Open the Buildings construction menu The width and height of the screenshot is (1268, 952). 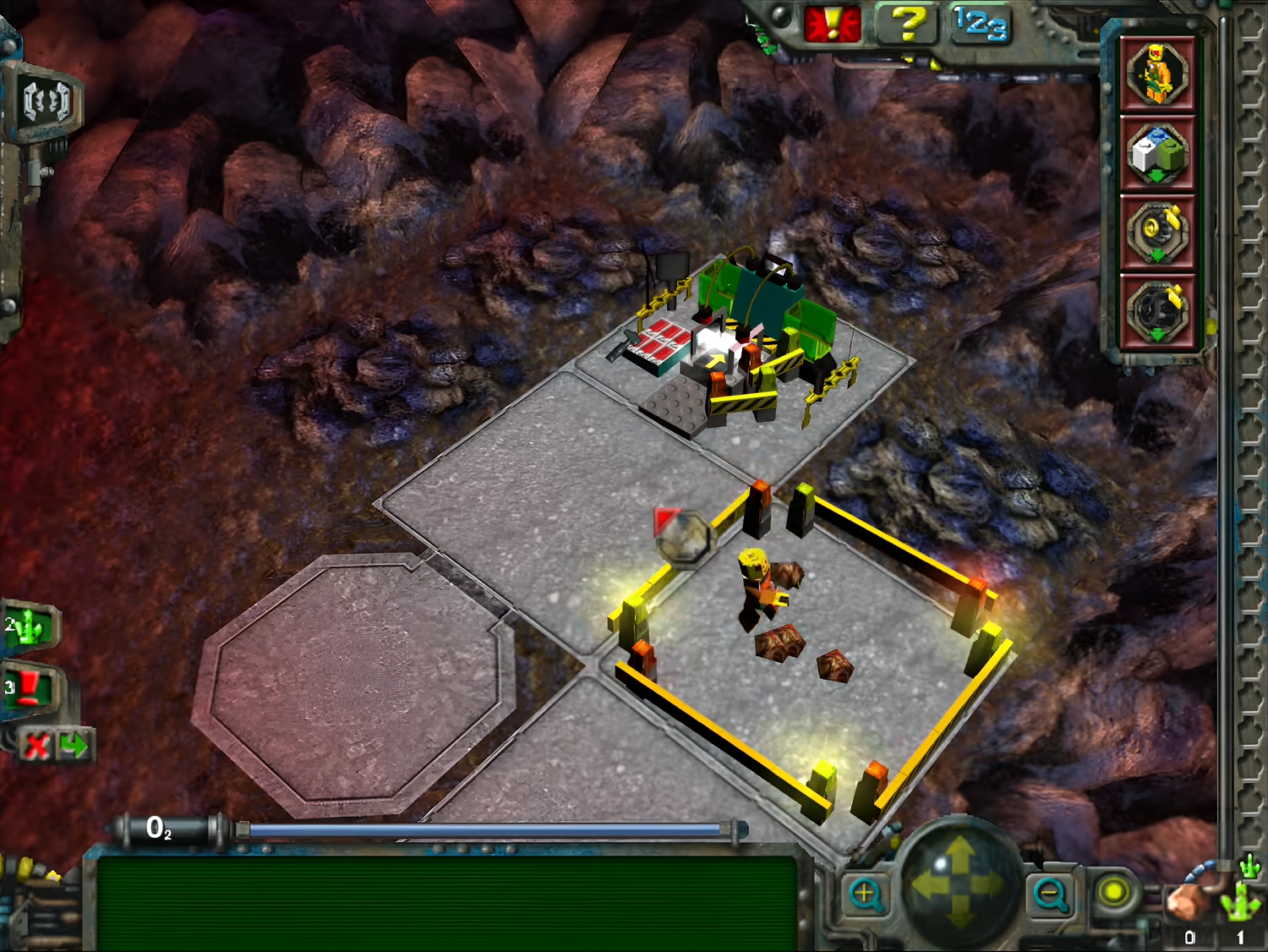(x=1156, y=152)
